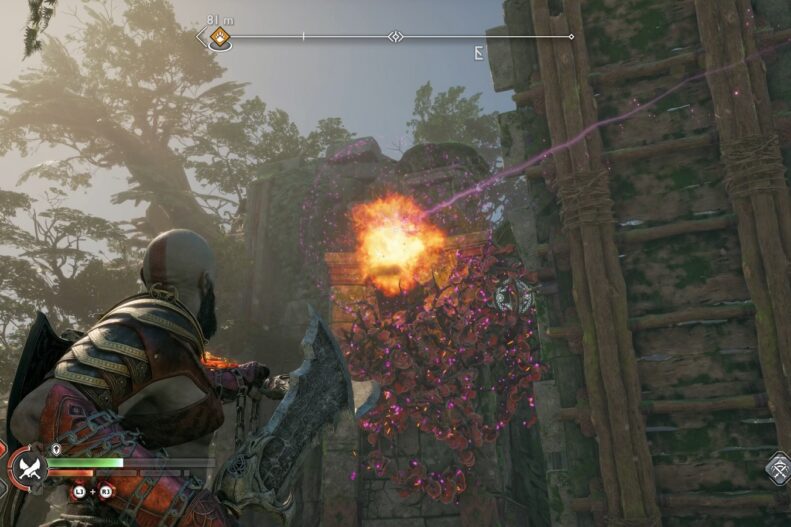Click the orange quest marker on the compass

click(x=219, y=38)
